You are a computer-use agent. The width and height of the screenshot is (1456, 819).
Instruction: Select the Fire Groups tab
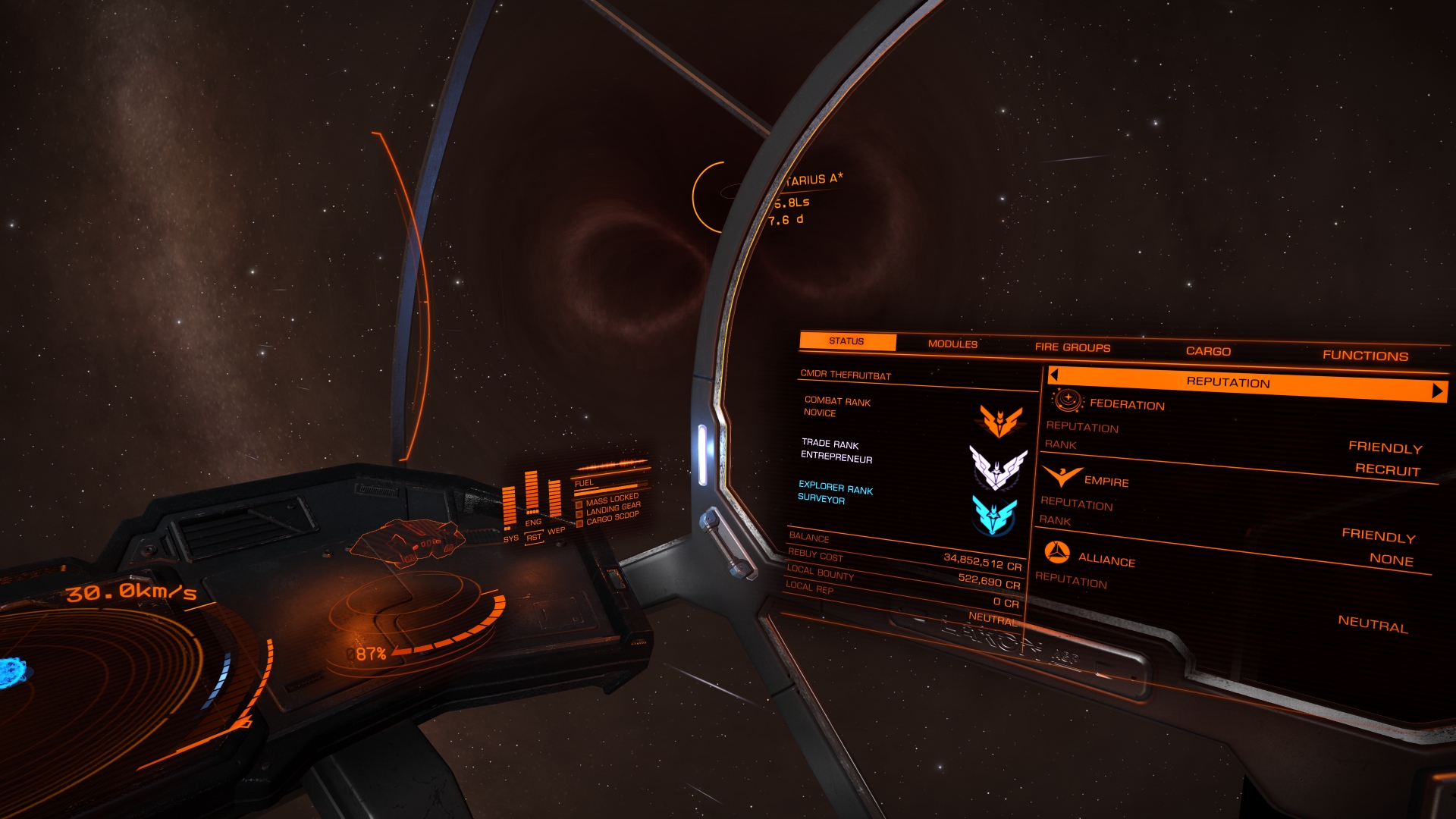point(1072,347)
